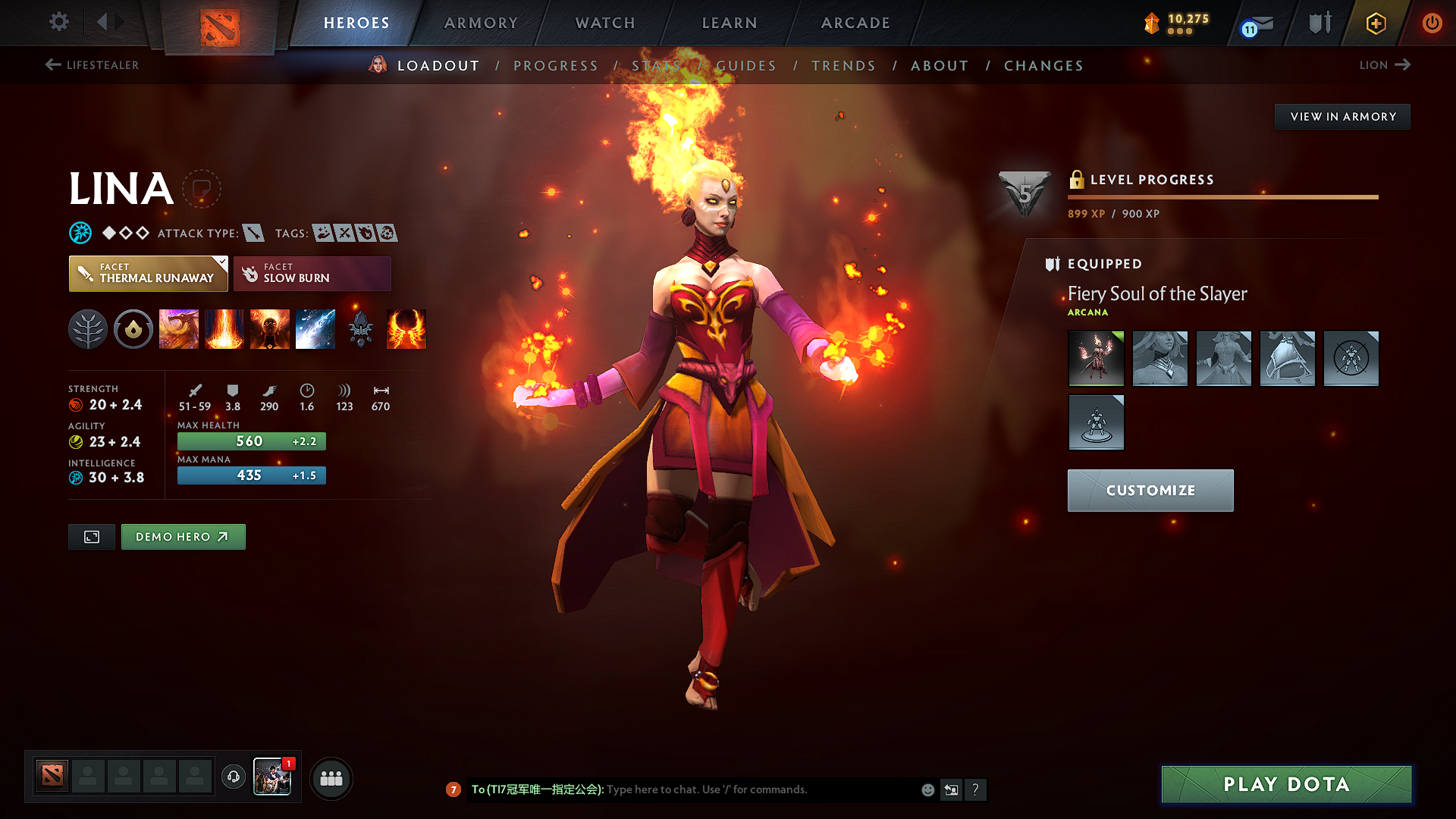This screenshot has width=1456, height=819.
Task: Click the Customize button under Equipped
Action: click(1150, 490)
